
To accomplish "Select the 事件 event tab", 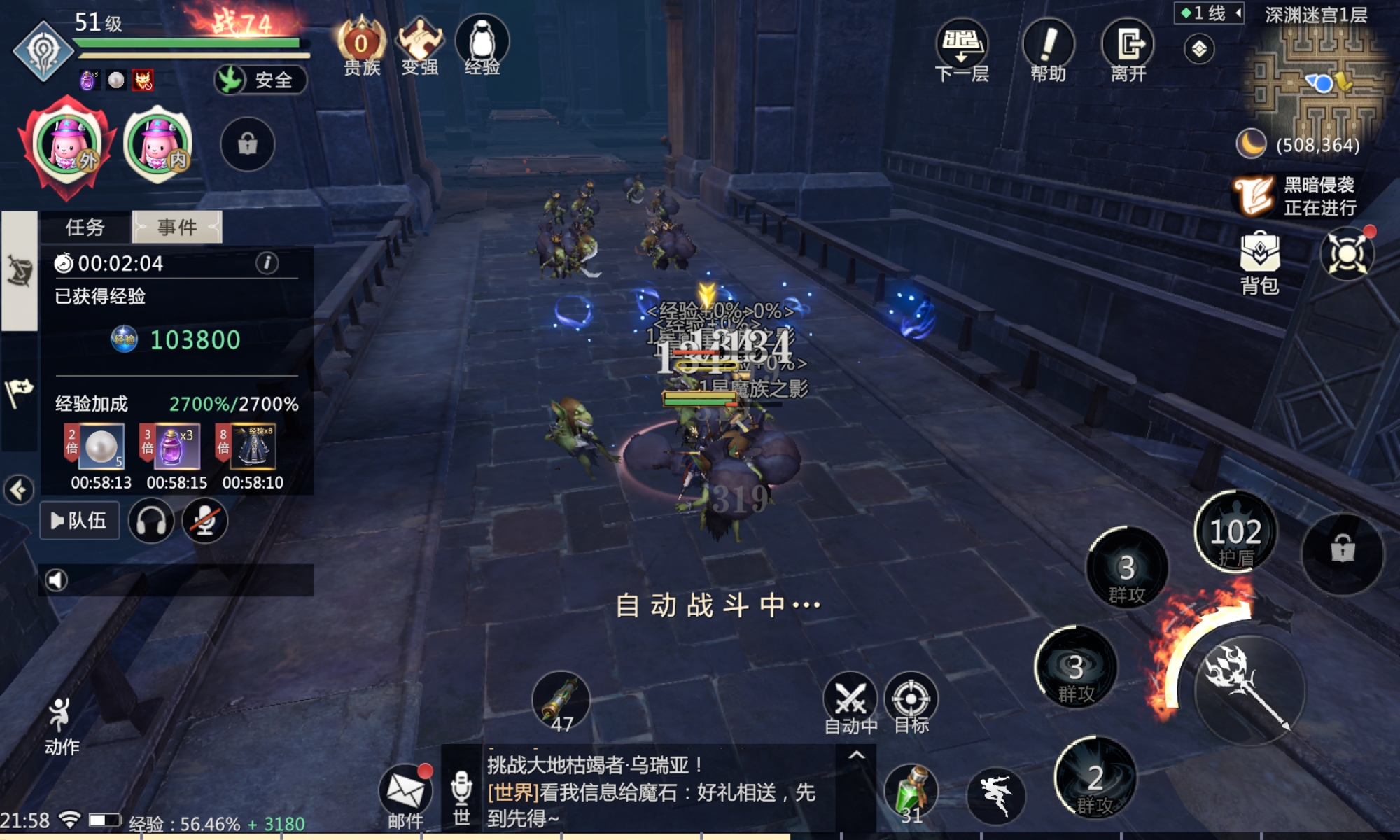I will (176, 227).
